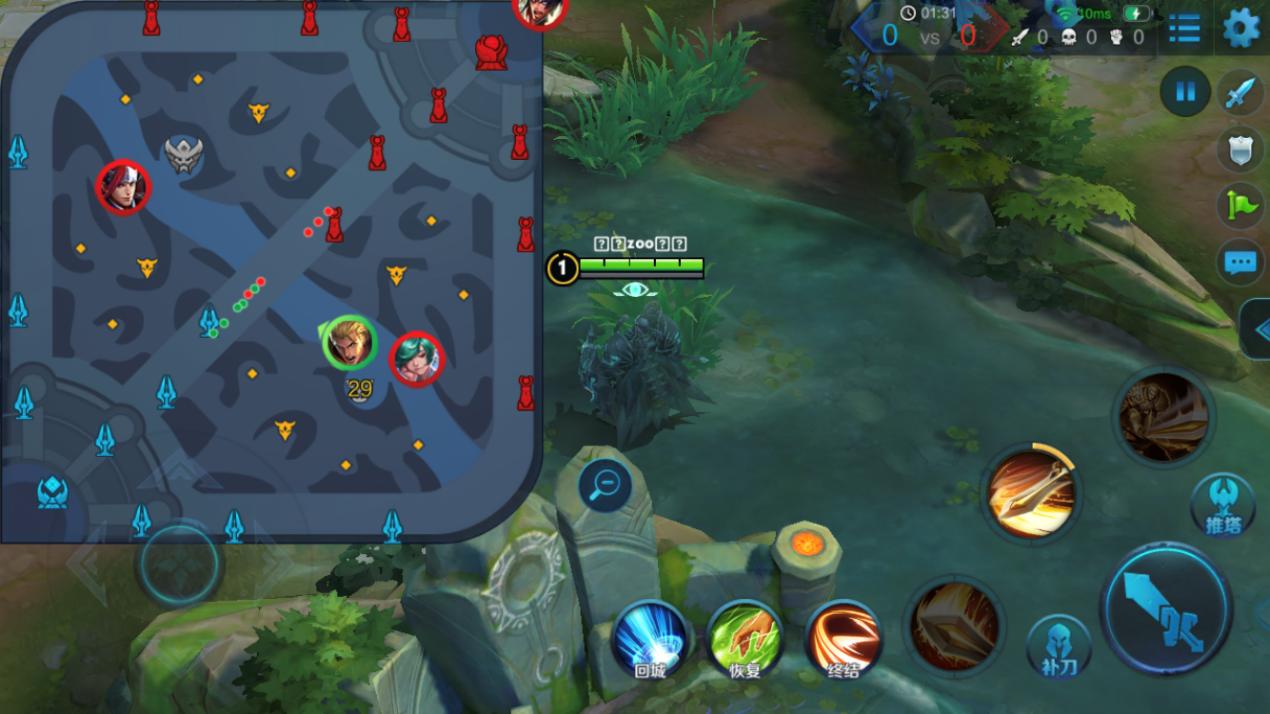Expand the side panel arrow on right edge
The width and height of the screenshot is (1270, 714).
(x=1256, y=329)
